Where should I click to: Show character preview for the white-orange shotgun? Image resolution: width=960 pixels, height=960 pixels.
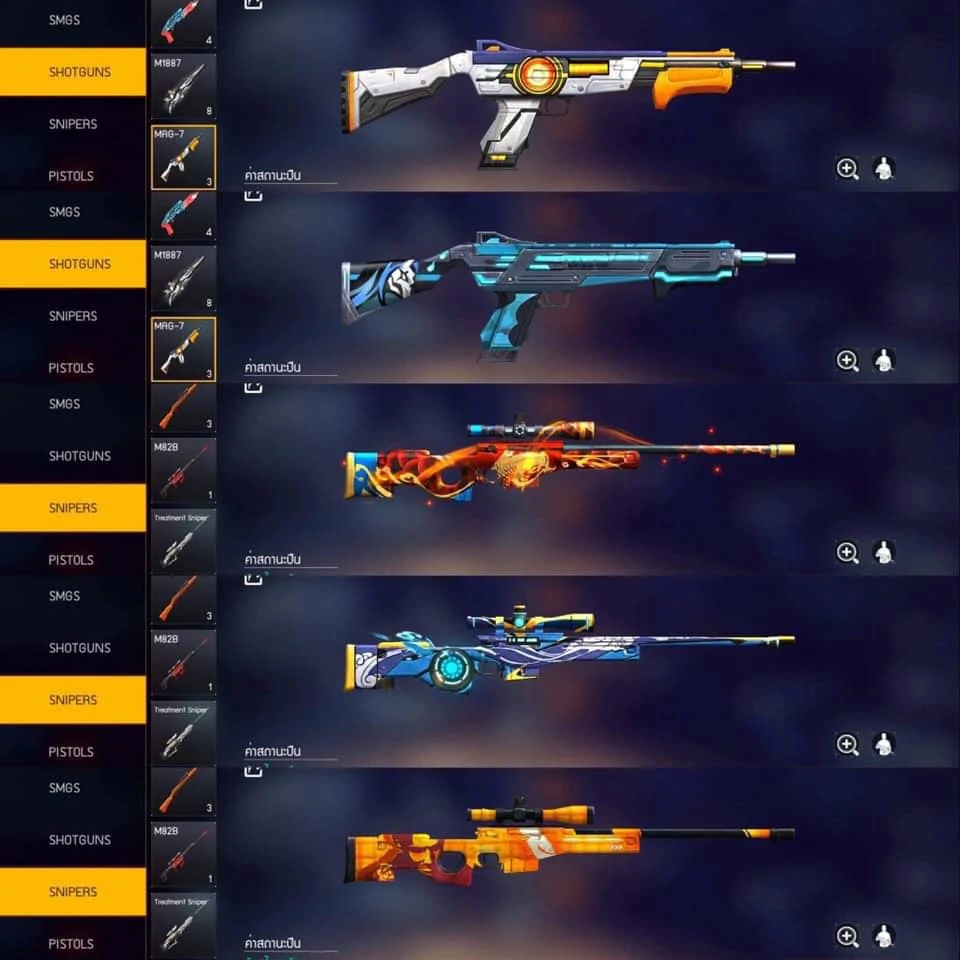pos(884,169)
